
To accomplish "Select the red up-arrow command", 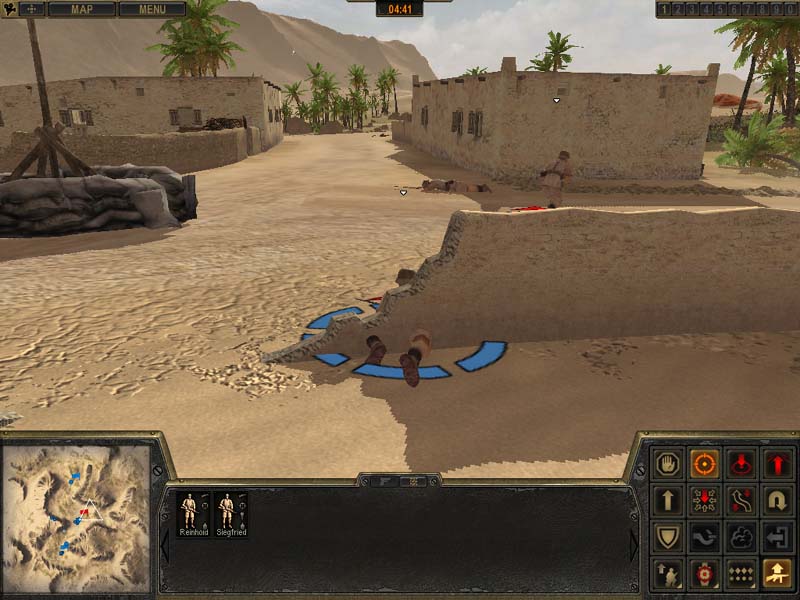I will click(777, 464).
